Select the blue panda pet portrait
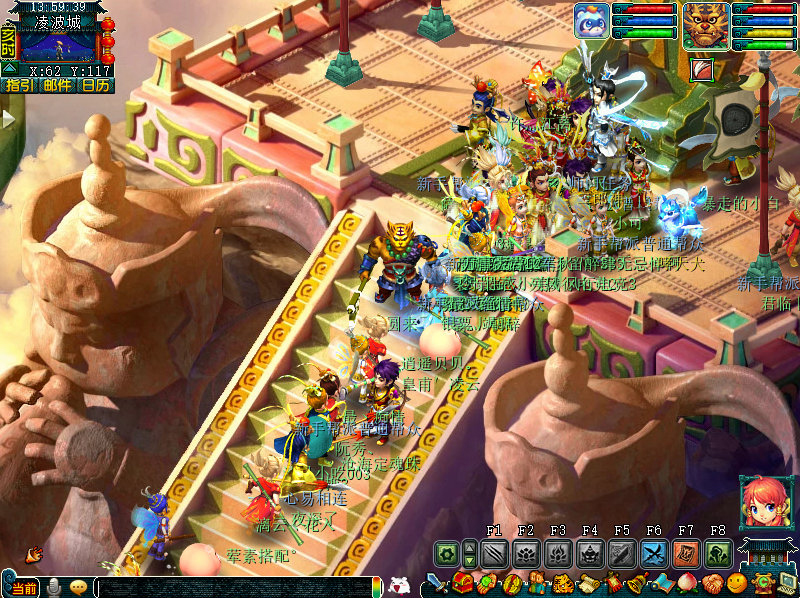Viewport: 800px width, 598px height. (591, 21)
